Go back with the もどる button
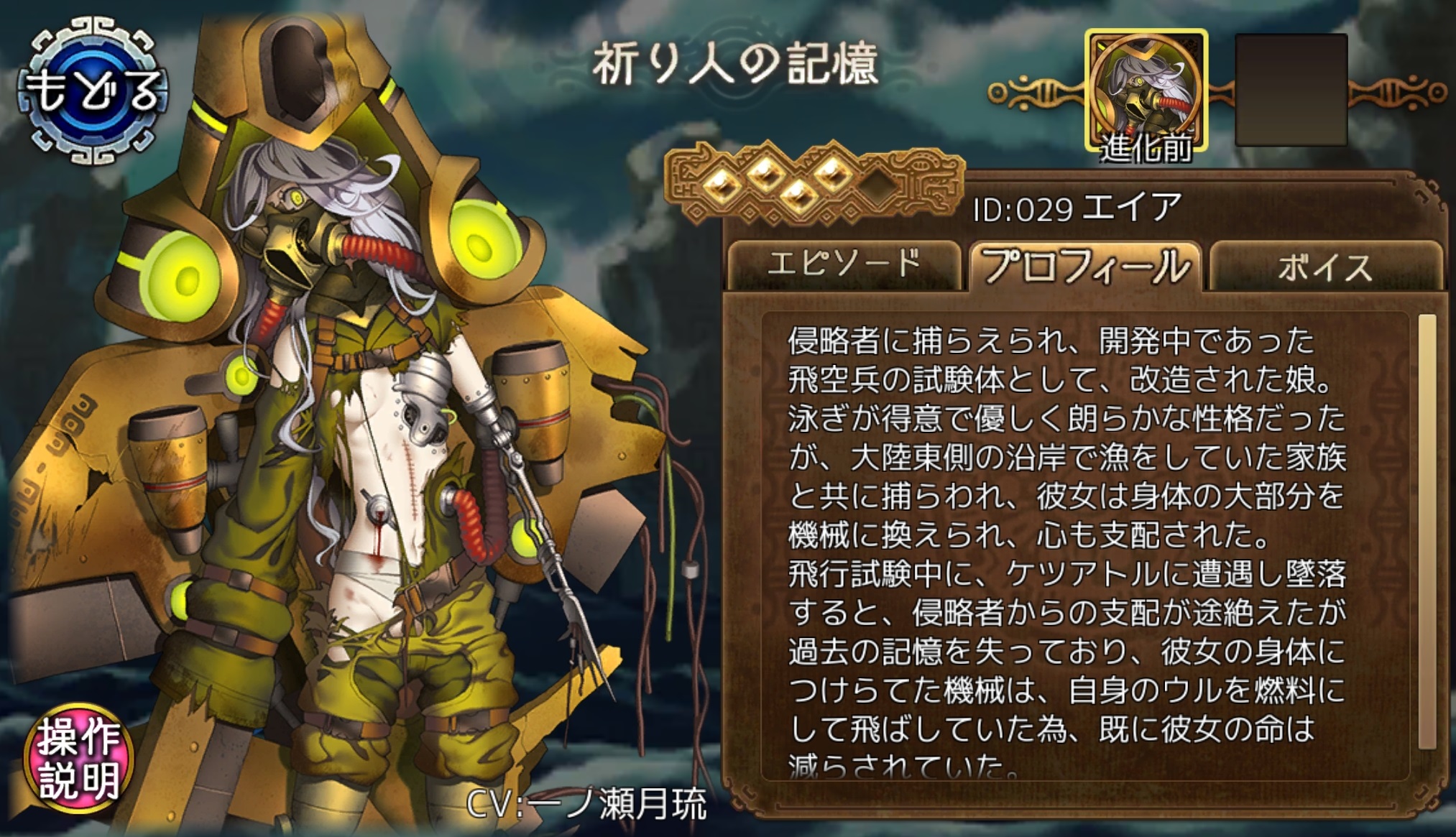The image size is (1456, 837). point(92,91)
